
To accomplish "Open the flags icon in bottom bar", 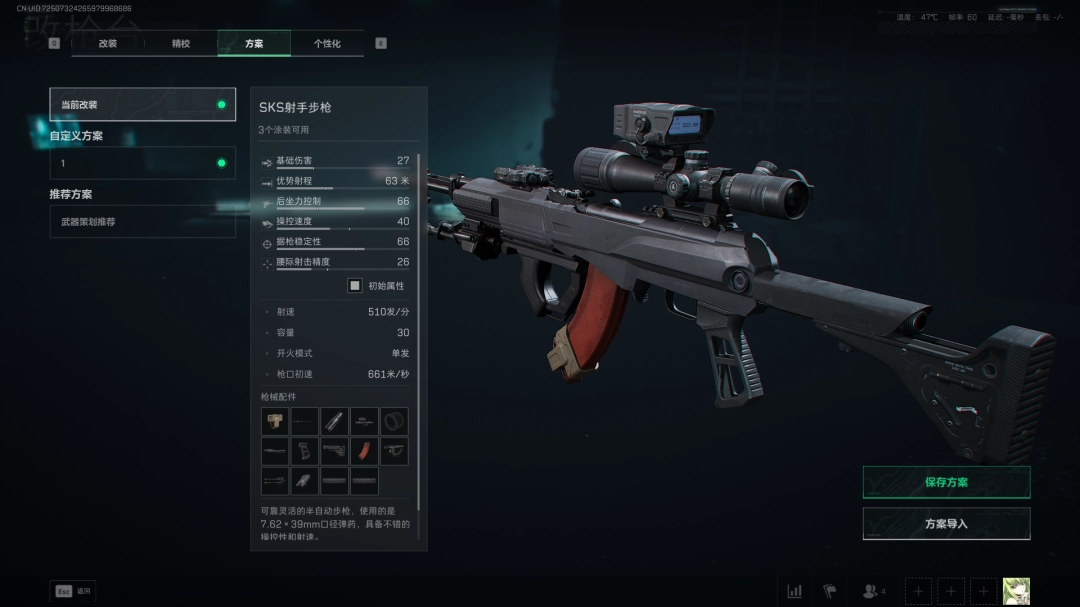I will [x=829, y=591].
